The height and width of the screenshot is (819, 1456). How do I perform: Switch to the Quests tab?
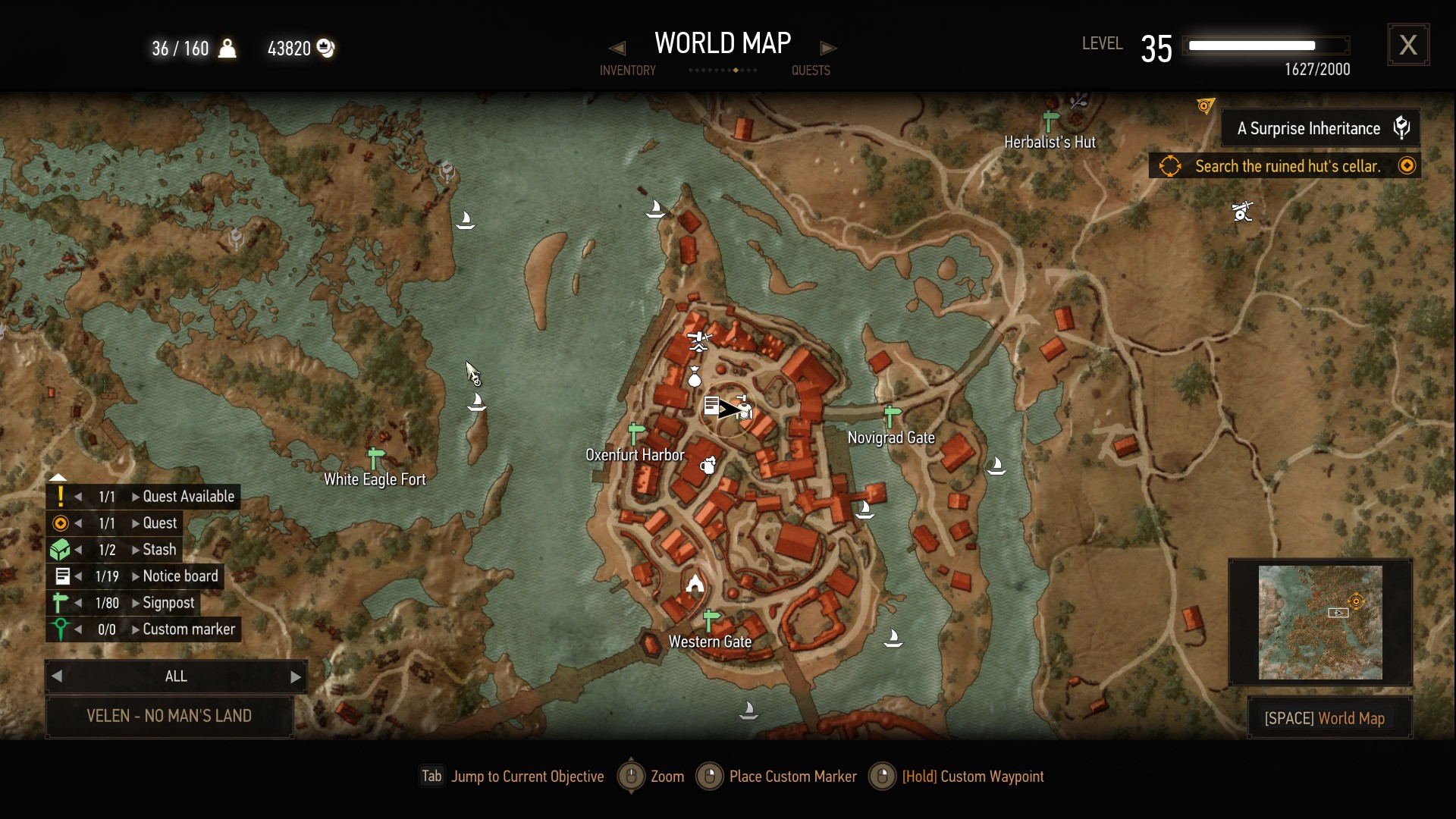click(x=811, y=71)
